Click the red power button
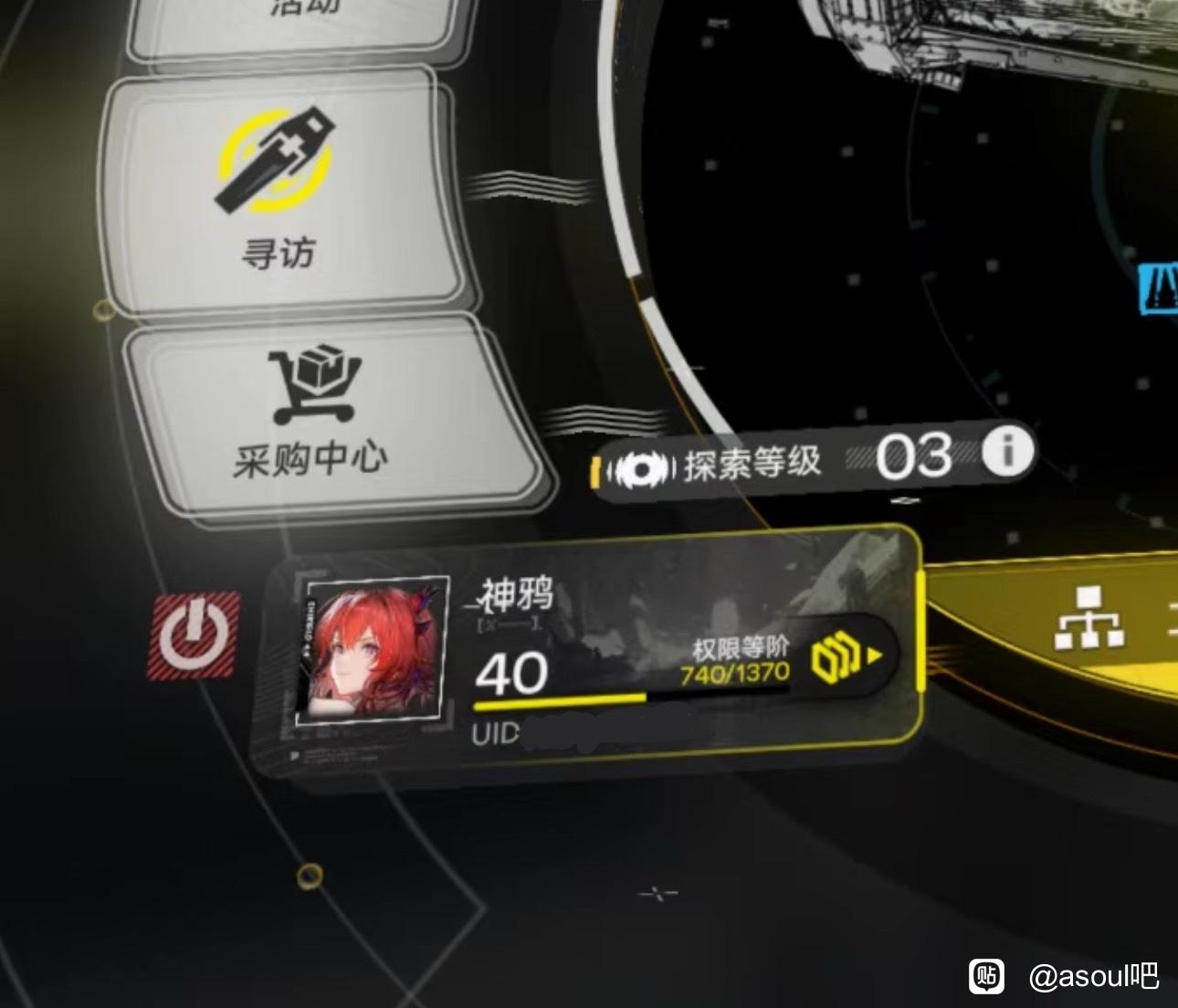Viewport: 1178px width, 1008px height. [194, 635]
